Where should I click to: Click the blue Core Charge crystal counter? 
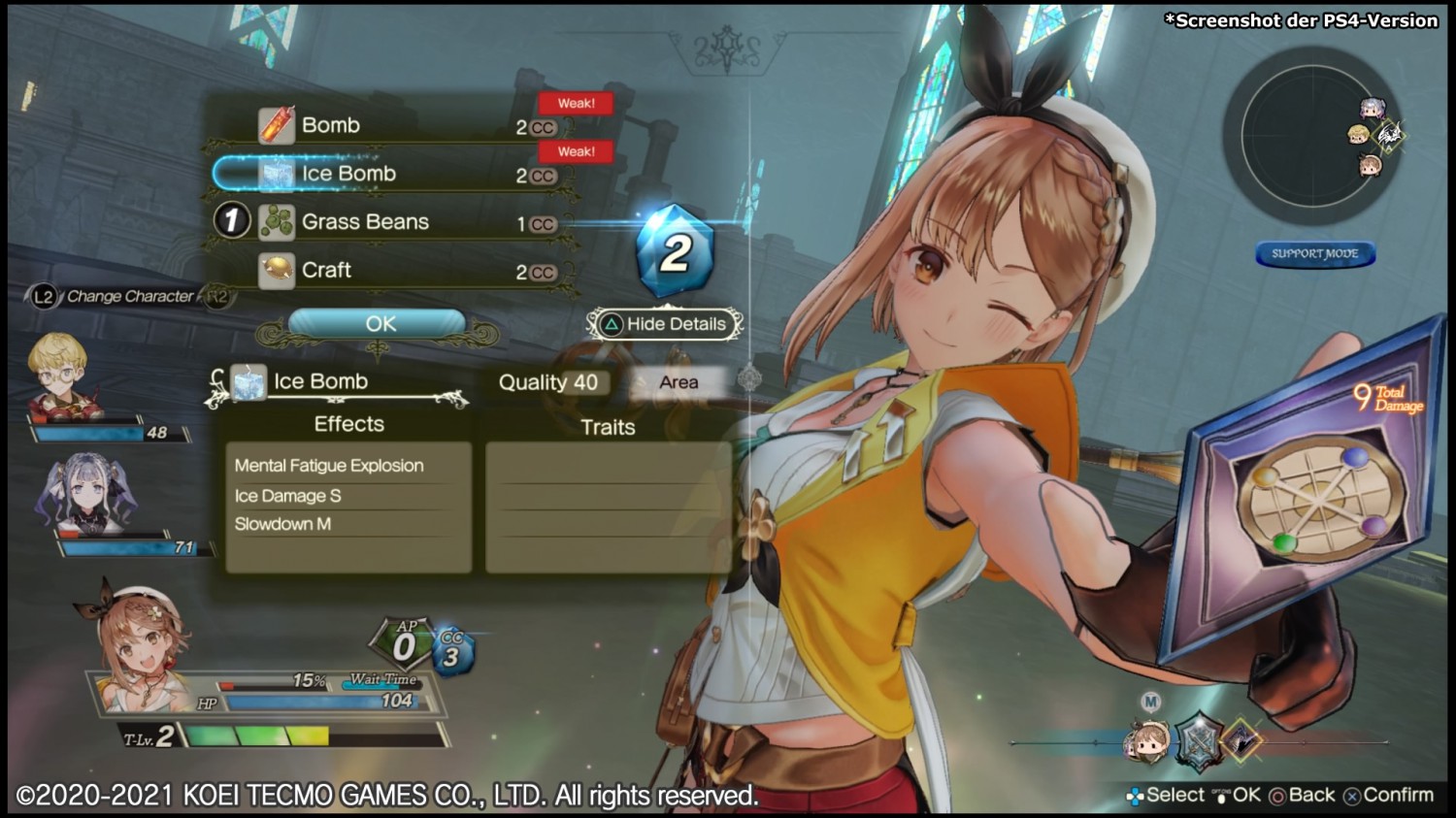coord(676,252)
